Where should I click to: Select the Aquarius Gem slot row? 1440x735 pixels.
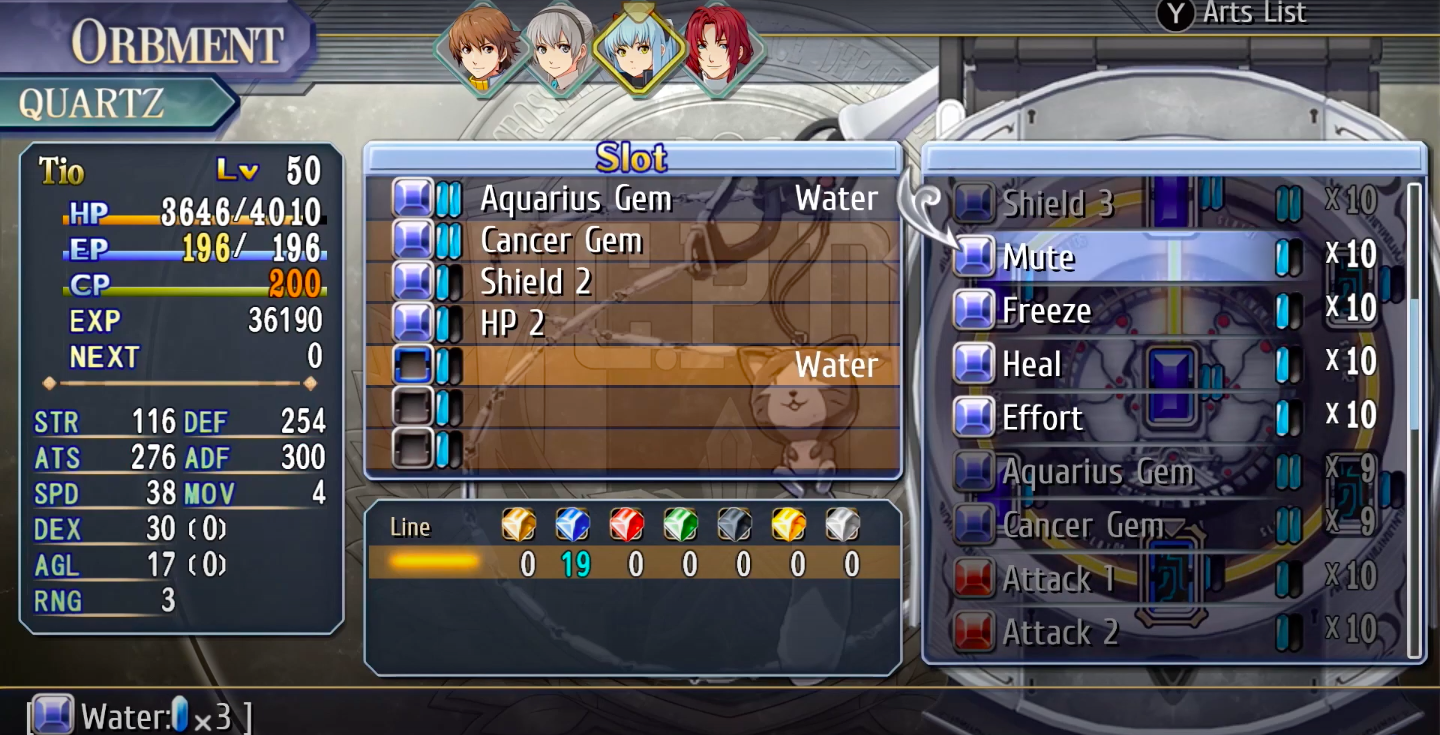tap(630, 199)
